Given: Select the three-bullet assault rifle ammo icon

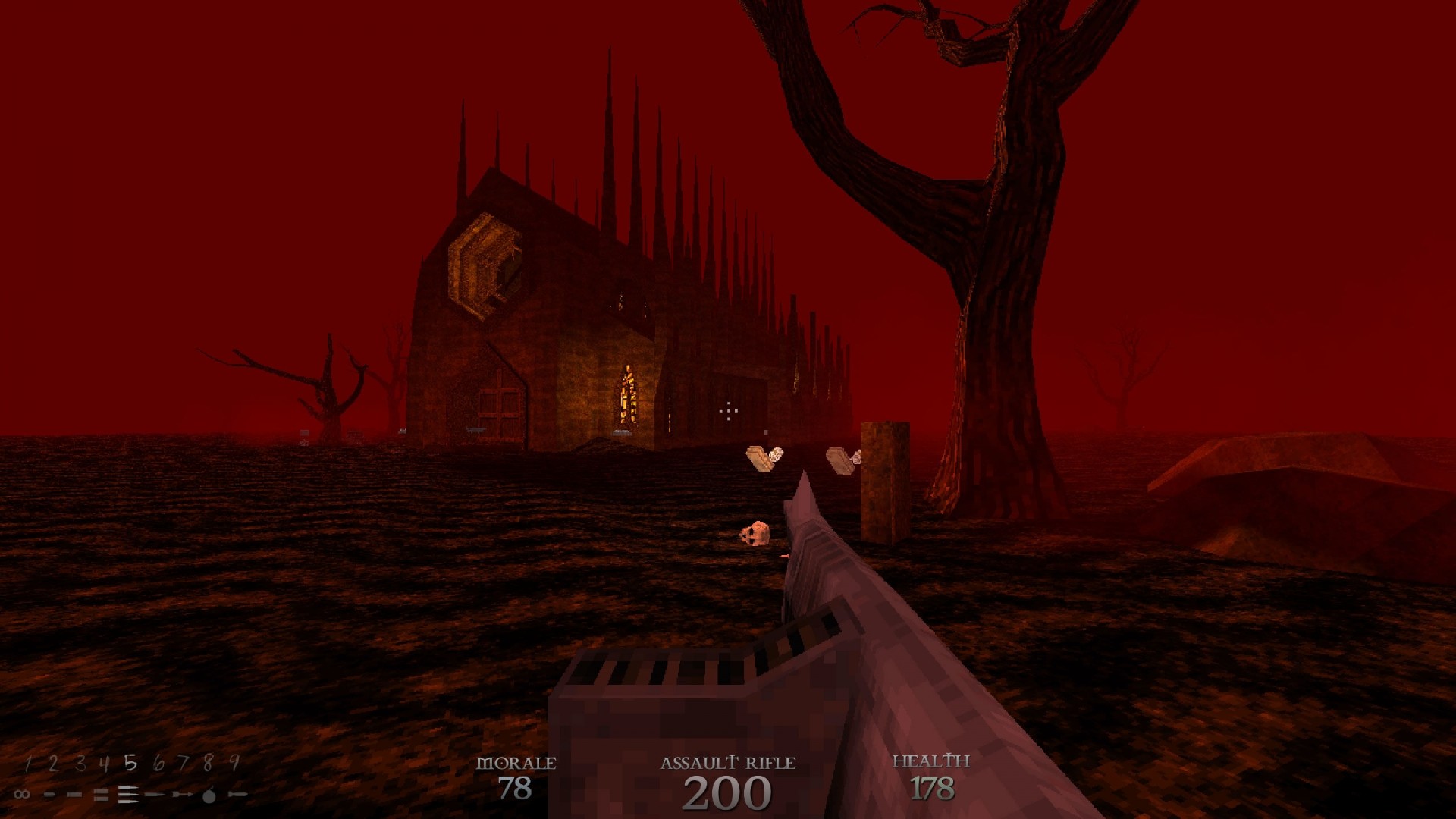Looking at the screenshot, I should [127, 794].
